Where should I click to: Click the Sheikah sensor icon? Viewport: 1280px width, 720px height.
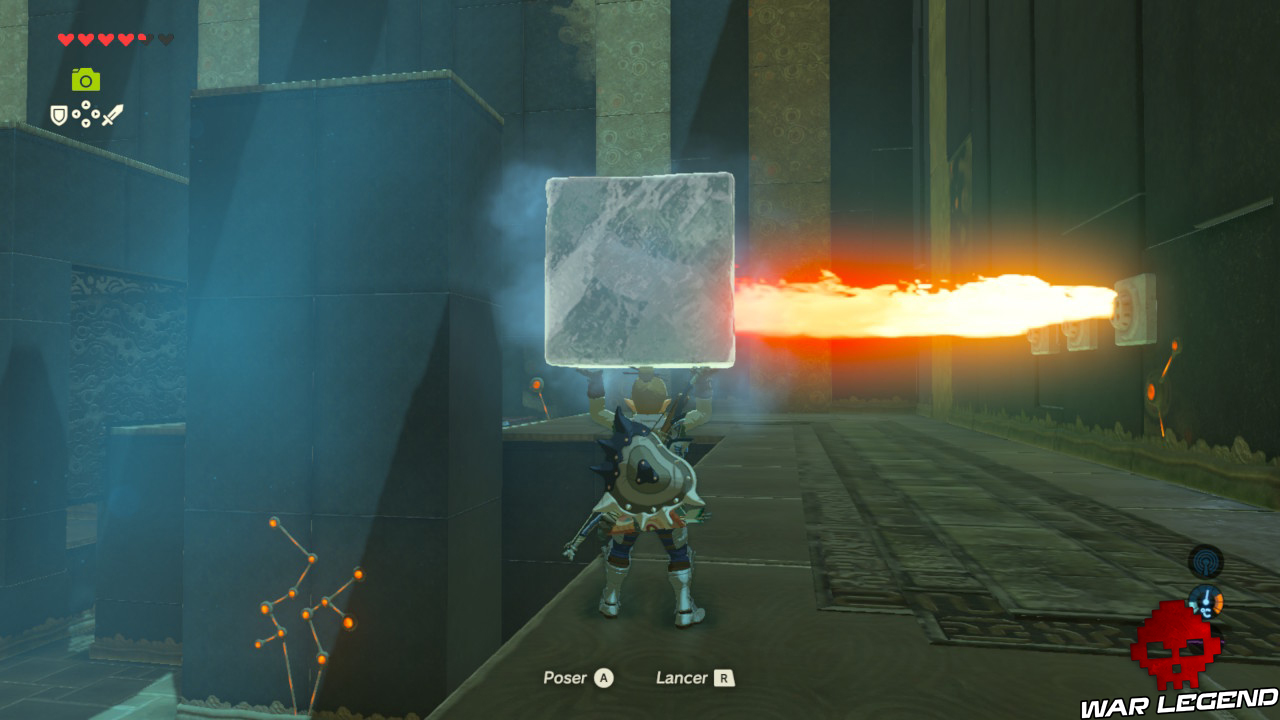pos(1205,561)
